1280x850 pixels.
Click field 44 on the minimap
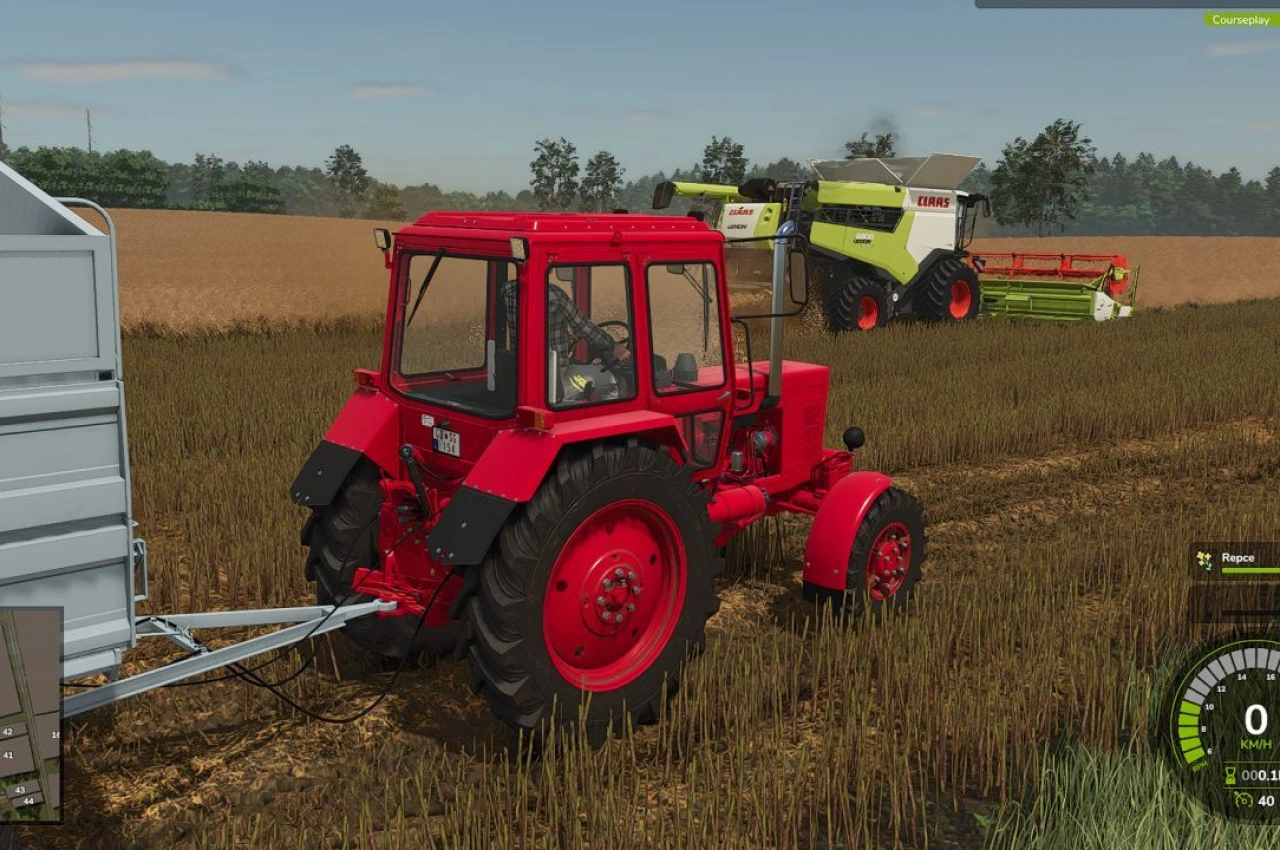point(28,801)
